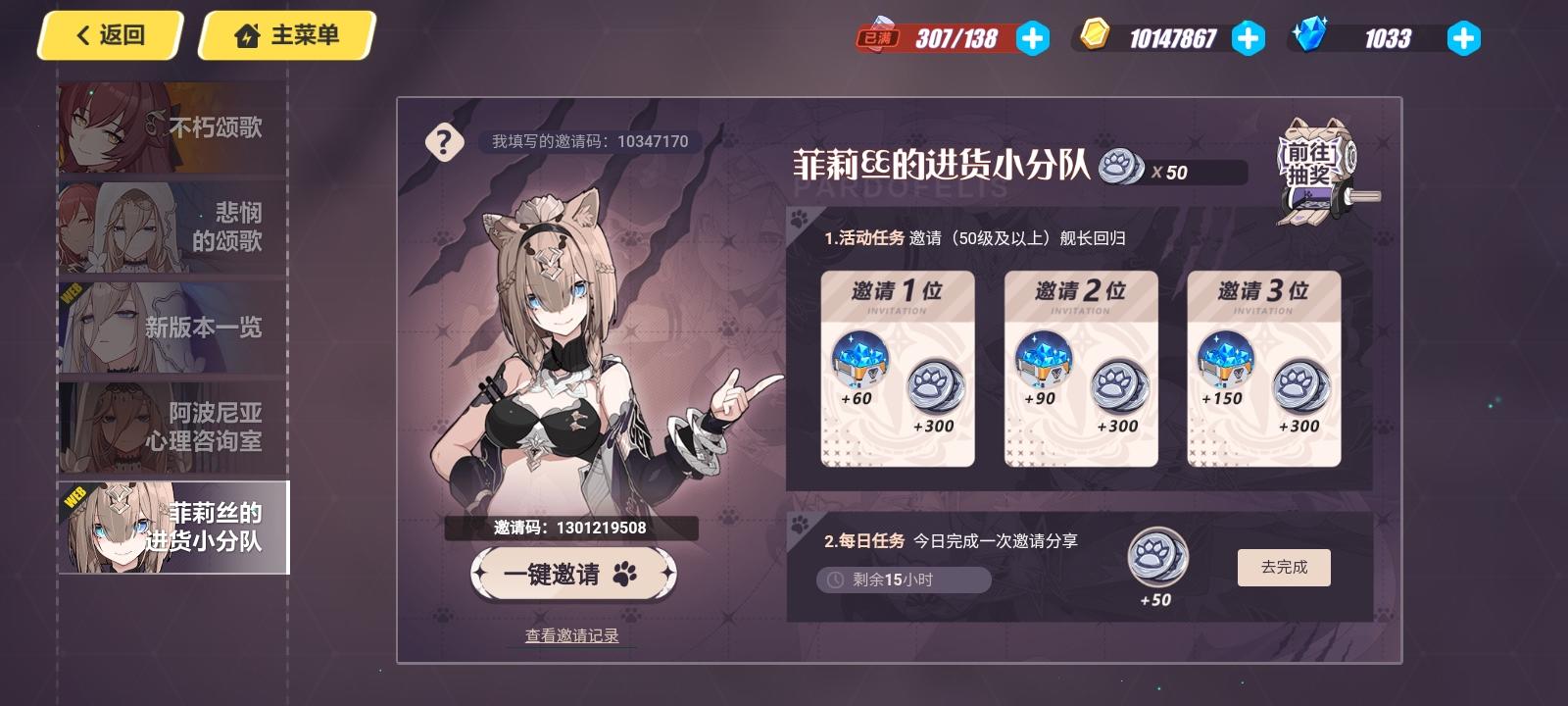Add coins via the plus beside 10147867

coord(1248,39)
